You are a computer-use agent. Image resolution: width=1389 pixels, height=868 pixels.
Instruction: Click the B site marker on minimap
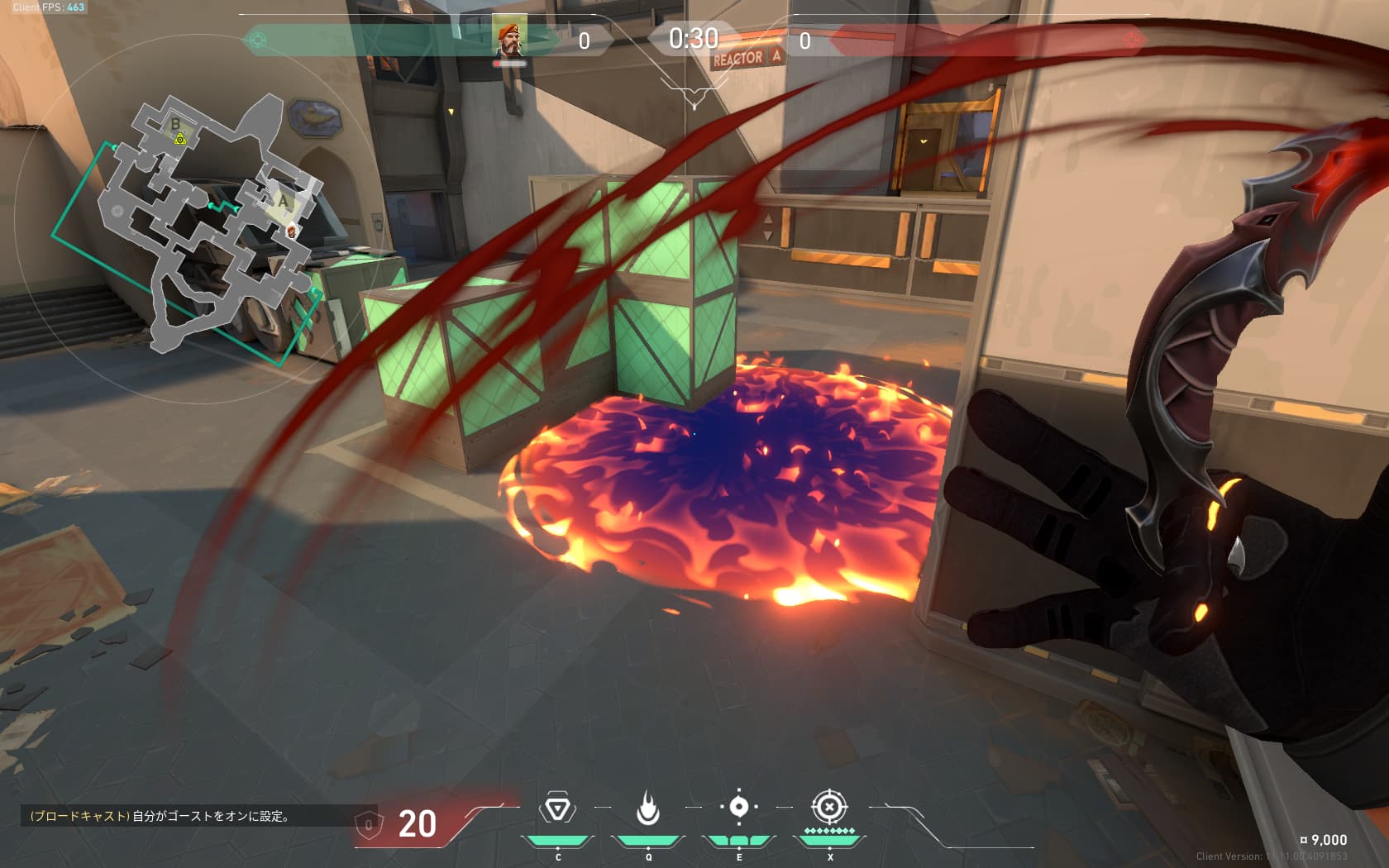pyautogui.click(x=175, y=125)
